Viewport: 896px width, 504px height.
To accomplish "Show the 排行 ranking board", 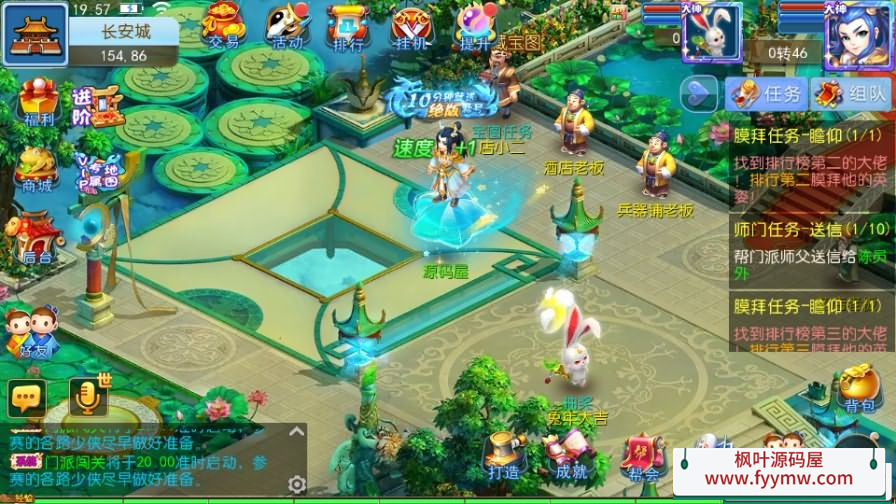I will tap(347, 26).
